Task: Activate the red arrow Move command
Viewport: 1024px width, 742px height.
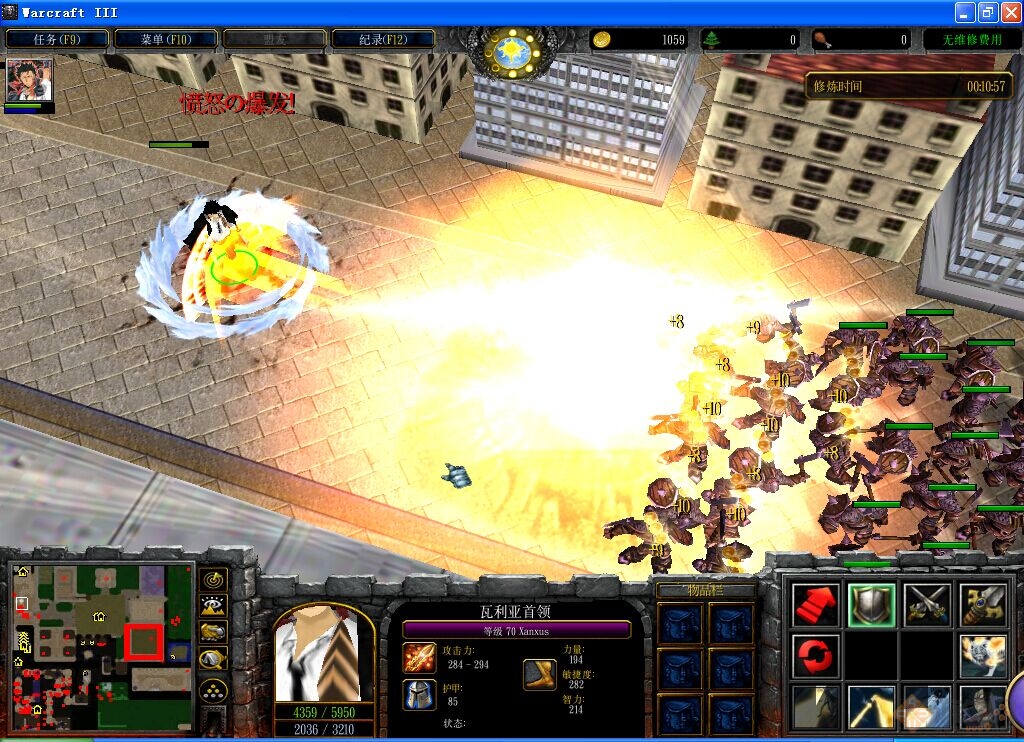Action: (x=815, y=605)
